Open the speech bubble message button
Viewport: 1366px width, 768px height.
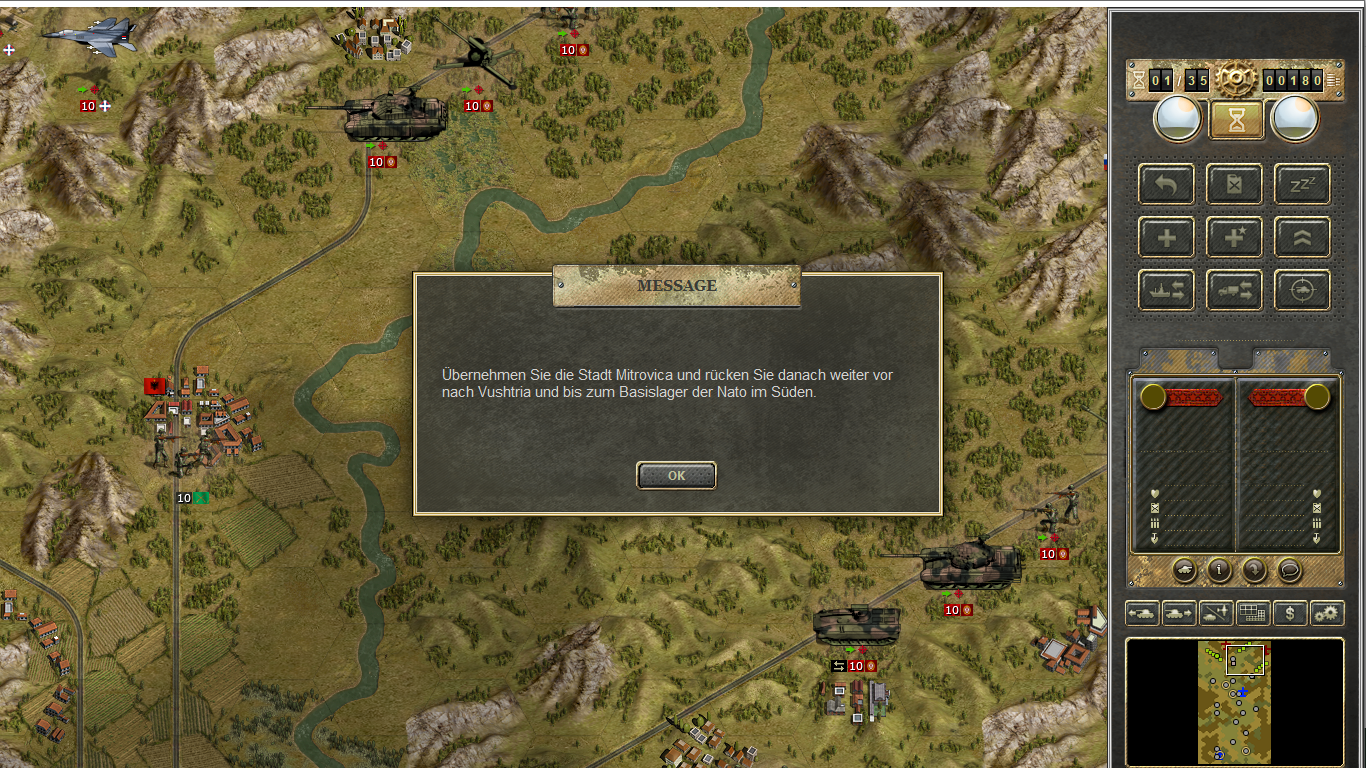coord(1290,570)
